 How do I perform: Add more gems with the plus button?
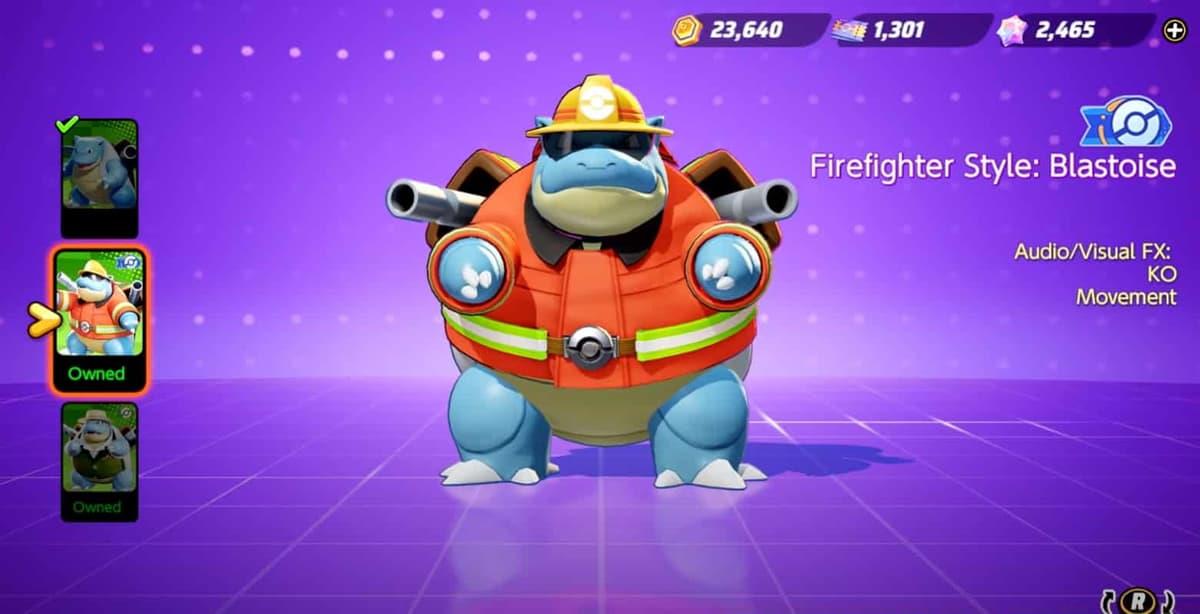pos(1174,31)
